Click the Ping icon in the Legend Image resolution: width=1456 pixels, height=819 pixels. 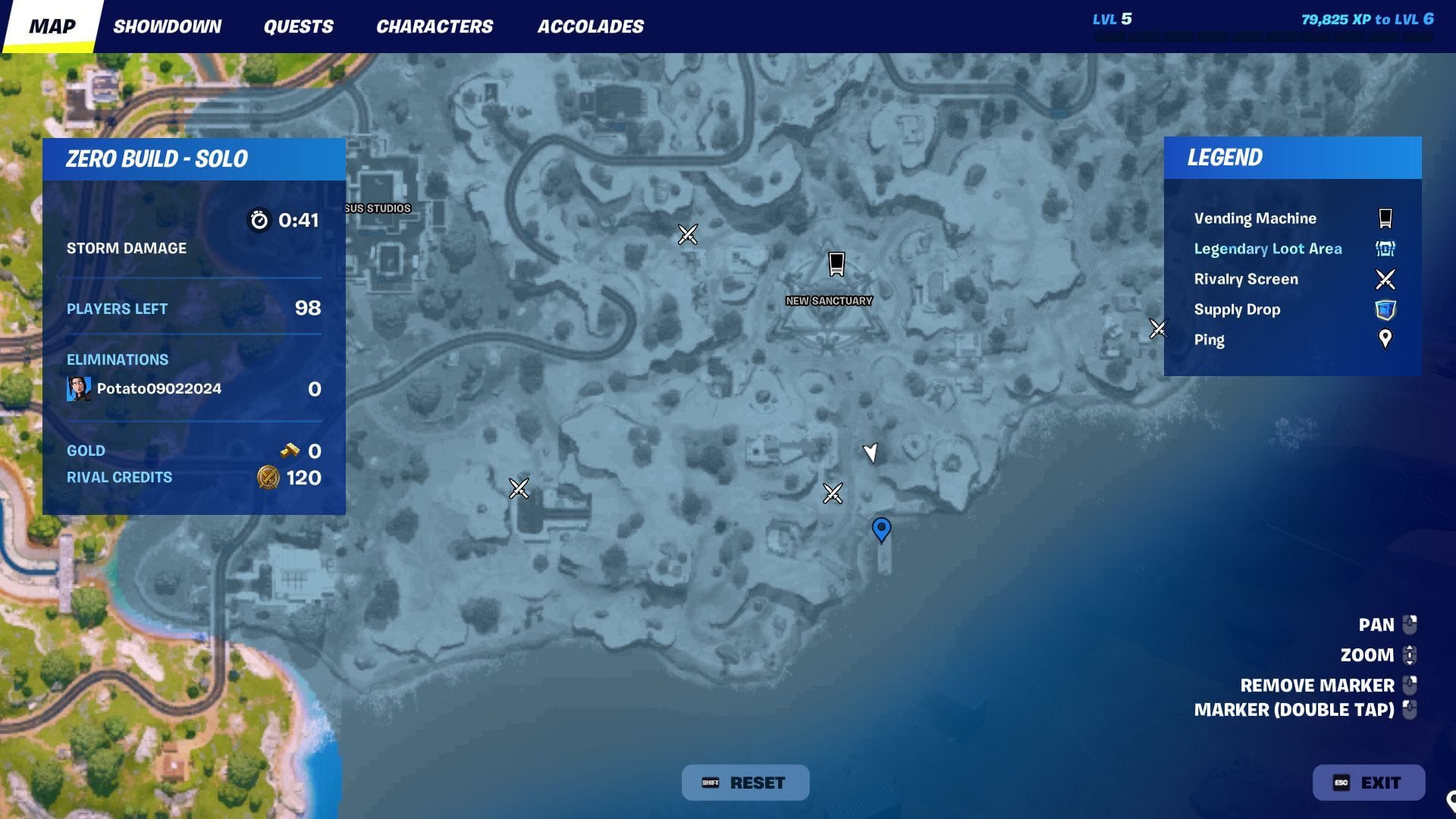1385,339
